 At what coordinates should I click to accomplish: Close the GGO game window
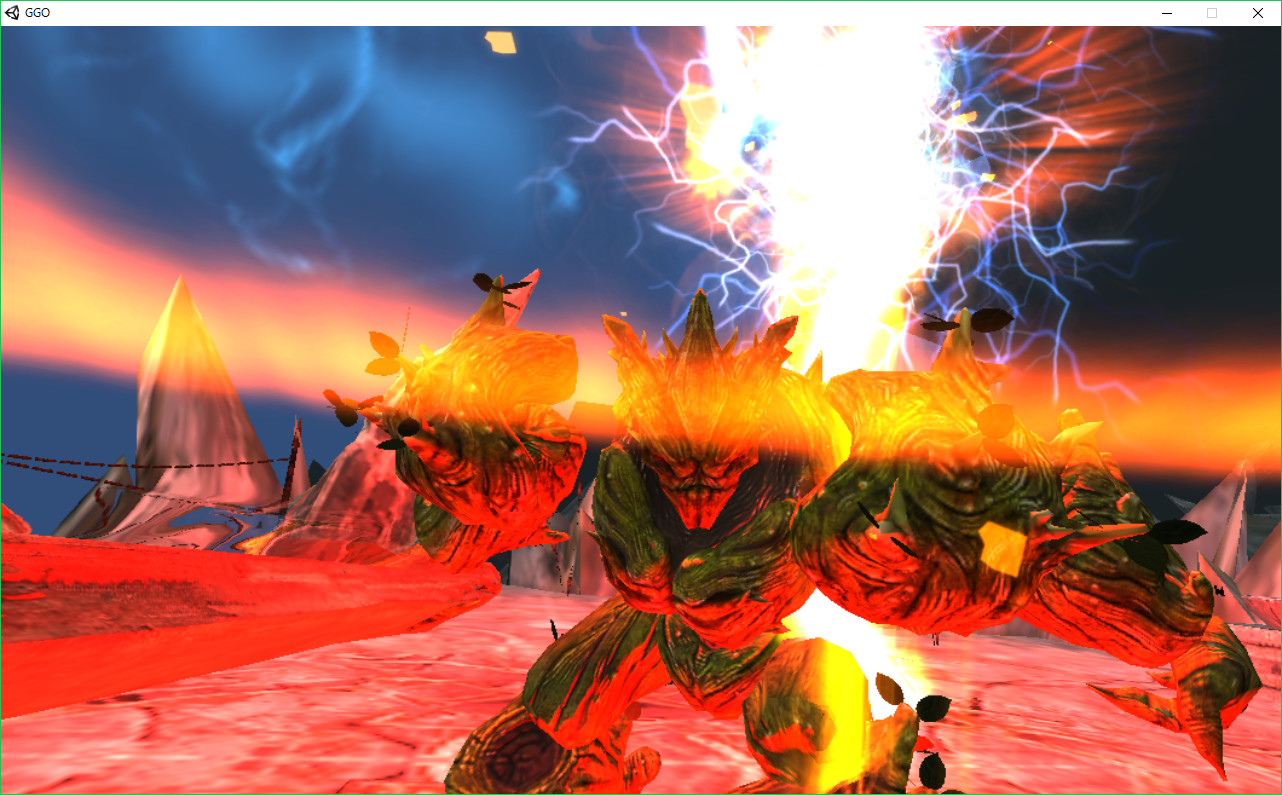coord(1257,13)
